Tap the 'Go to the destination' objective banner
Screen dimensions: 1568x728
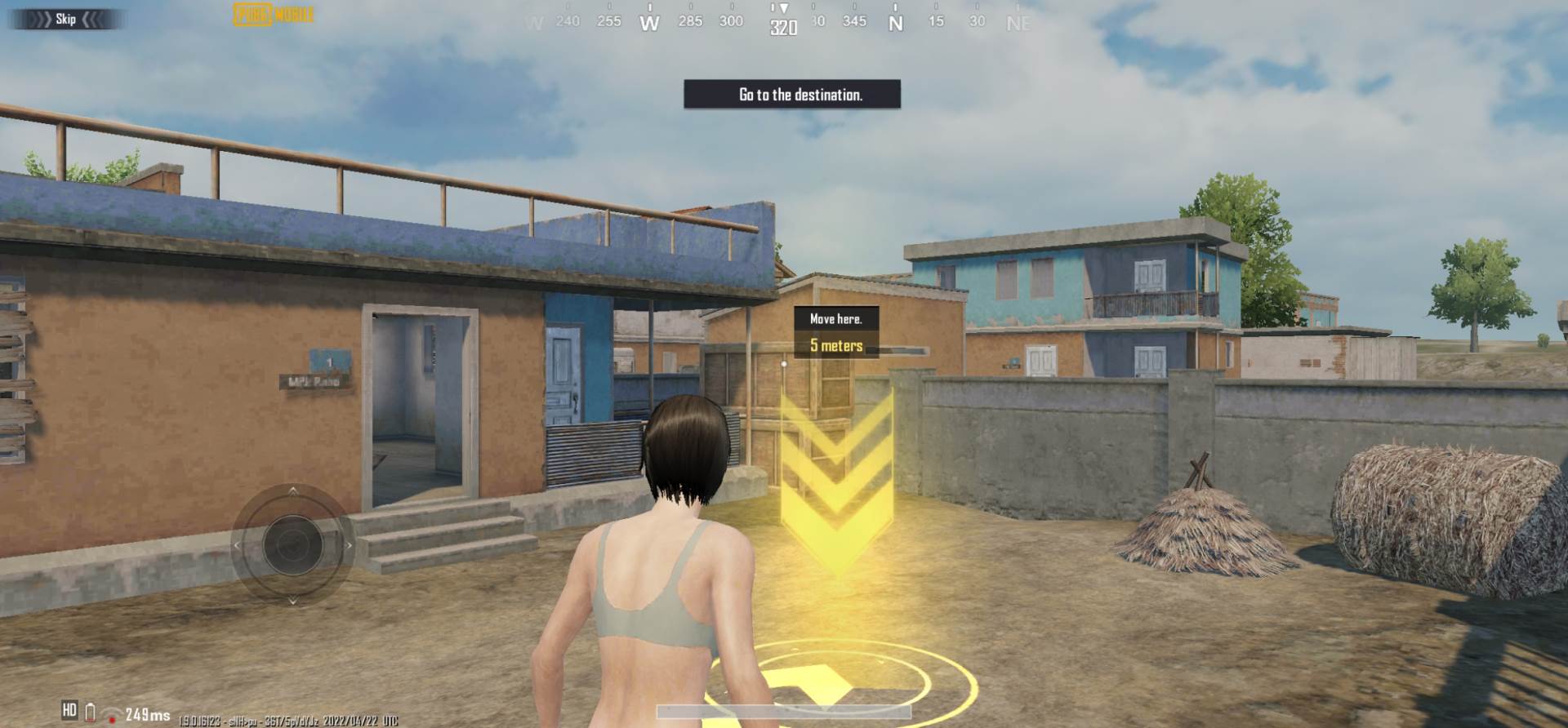(791, 95)
